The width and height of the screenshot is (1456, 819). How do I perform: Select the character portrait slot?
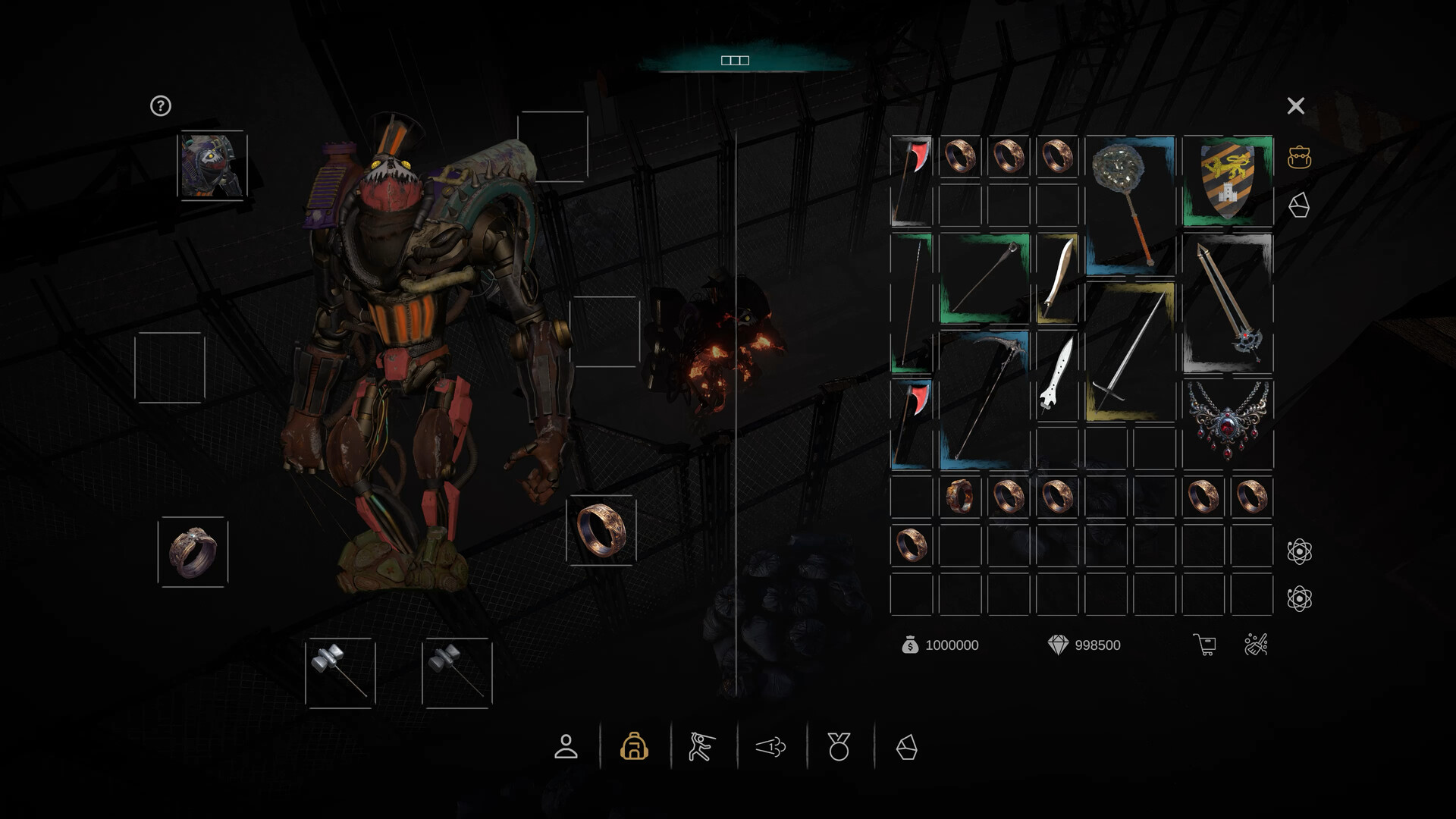coord(212,166)
